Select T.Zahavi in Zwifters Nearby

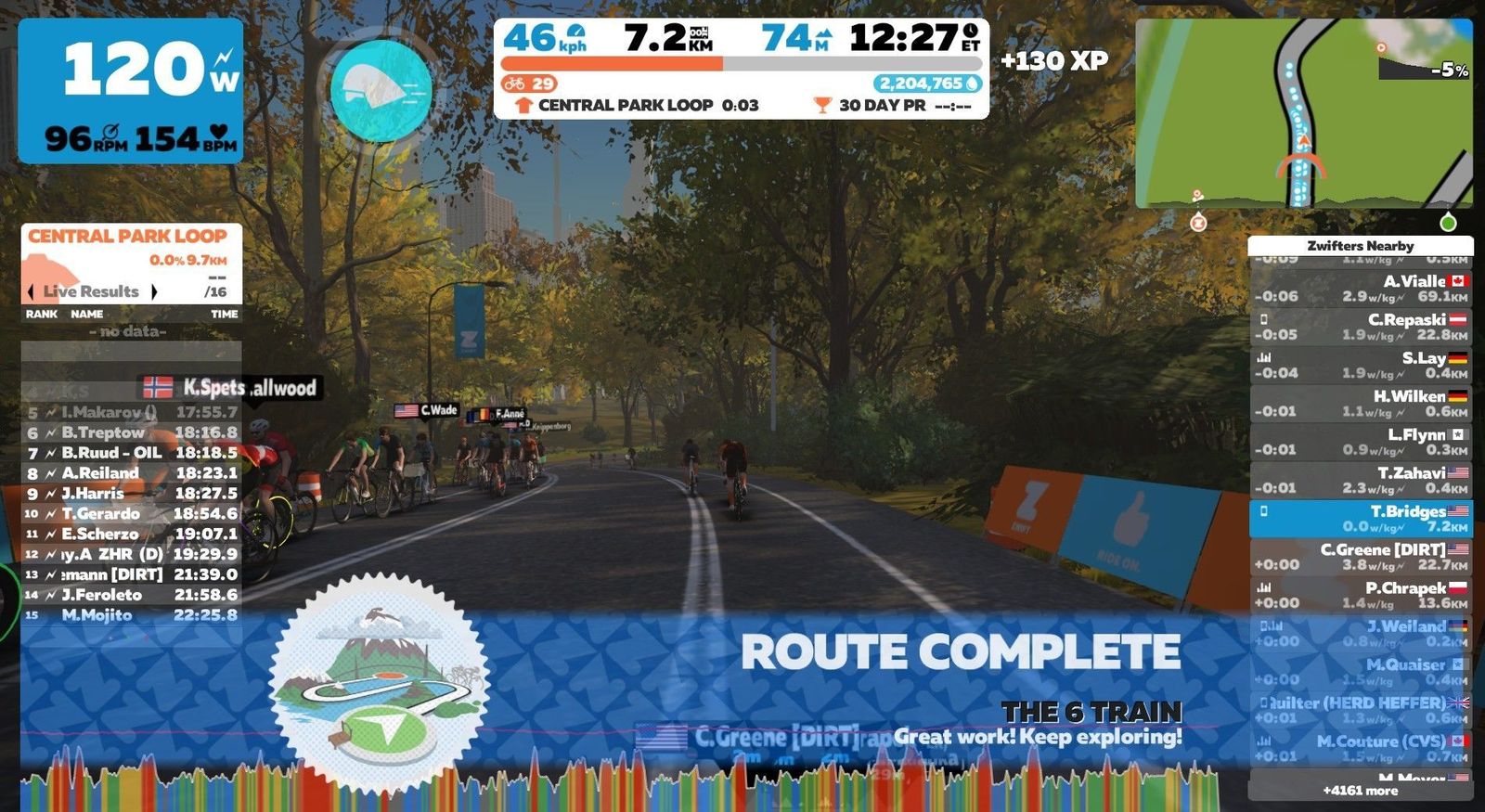[1360, 480]
